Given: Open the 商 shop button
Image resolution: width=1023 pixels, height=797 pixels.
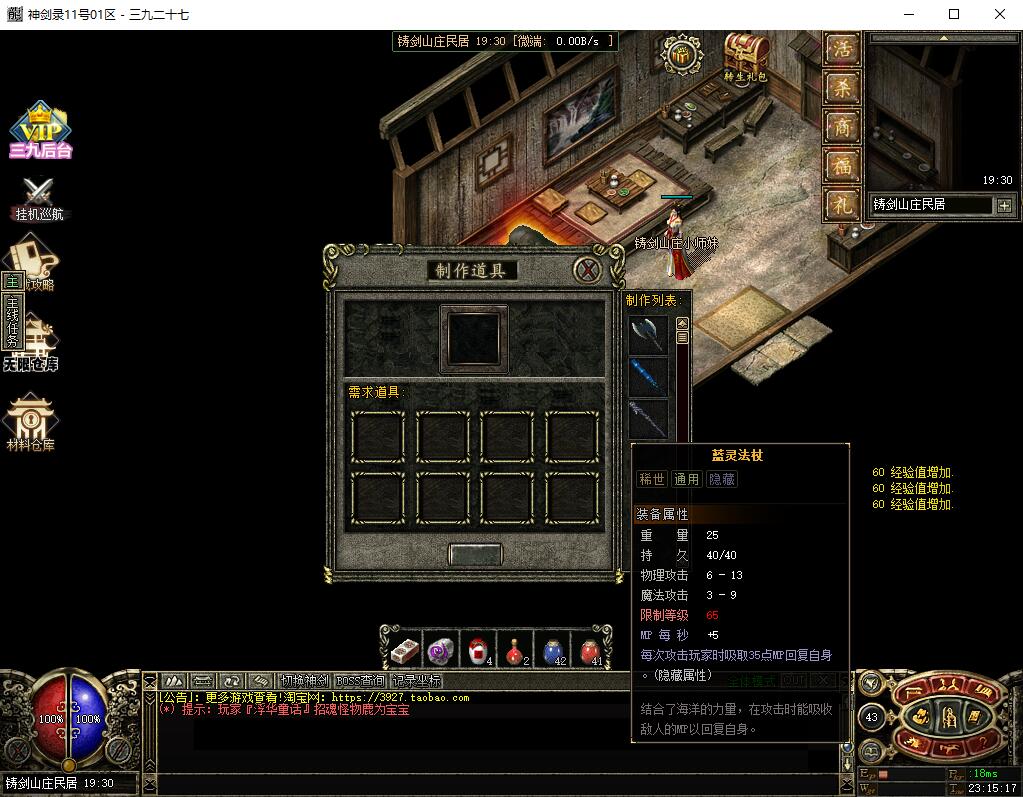Looking at the screenshot, I should [x=842, y=127].
